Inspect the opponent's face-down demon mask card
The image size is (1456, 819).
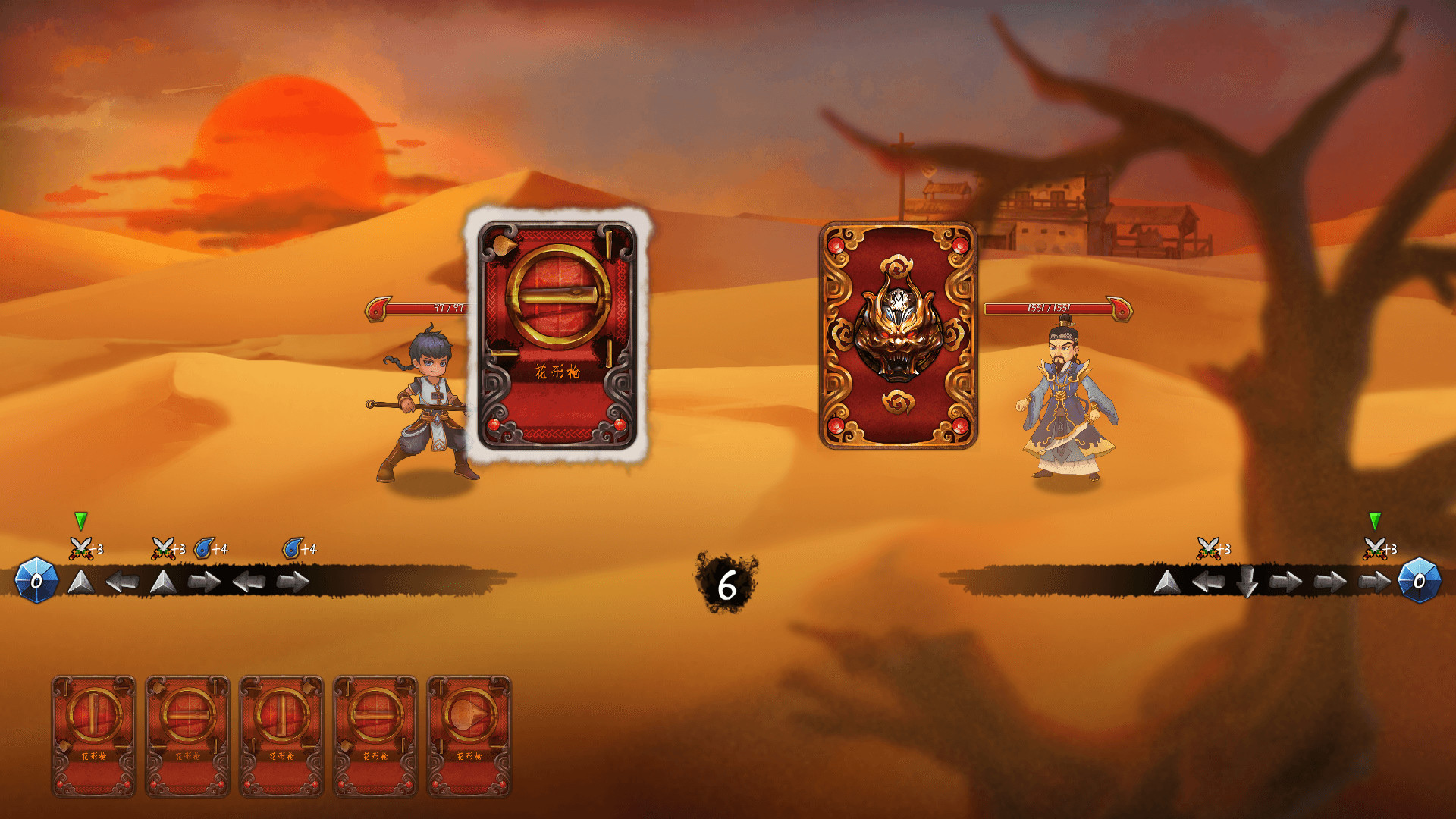click(898, 334)
